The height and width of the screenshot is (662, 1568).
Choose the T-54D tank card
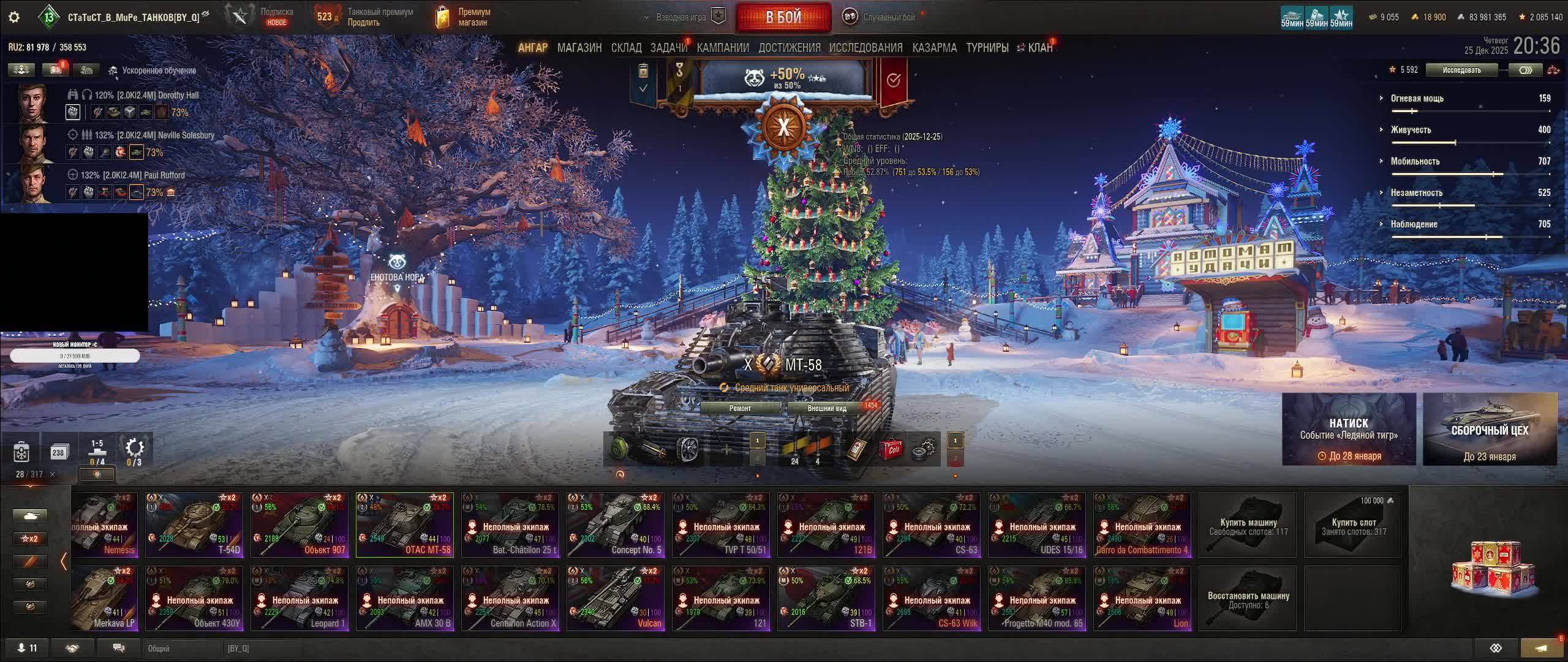[194, 525]
